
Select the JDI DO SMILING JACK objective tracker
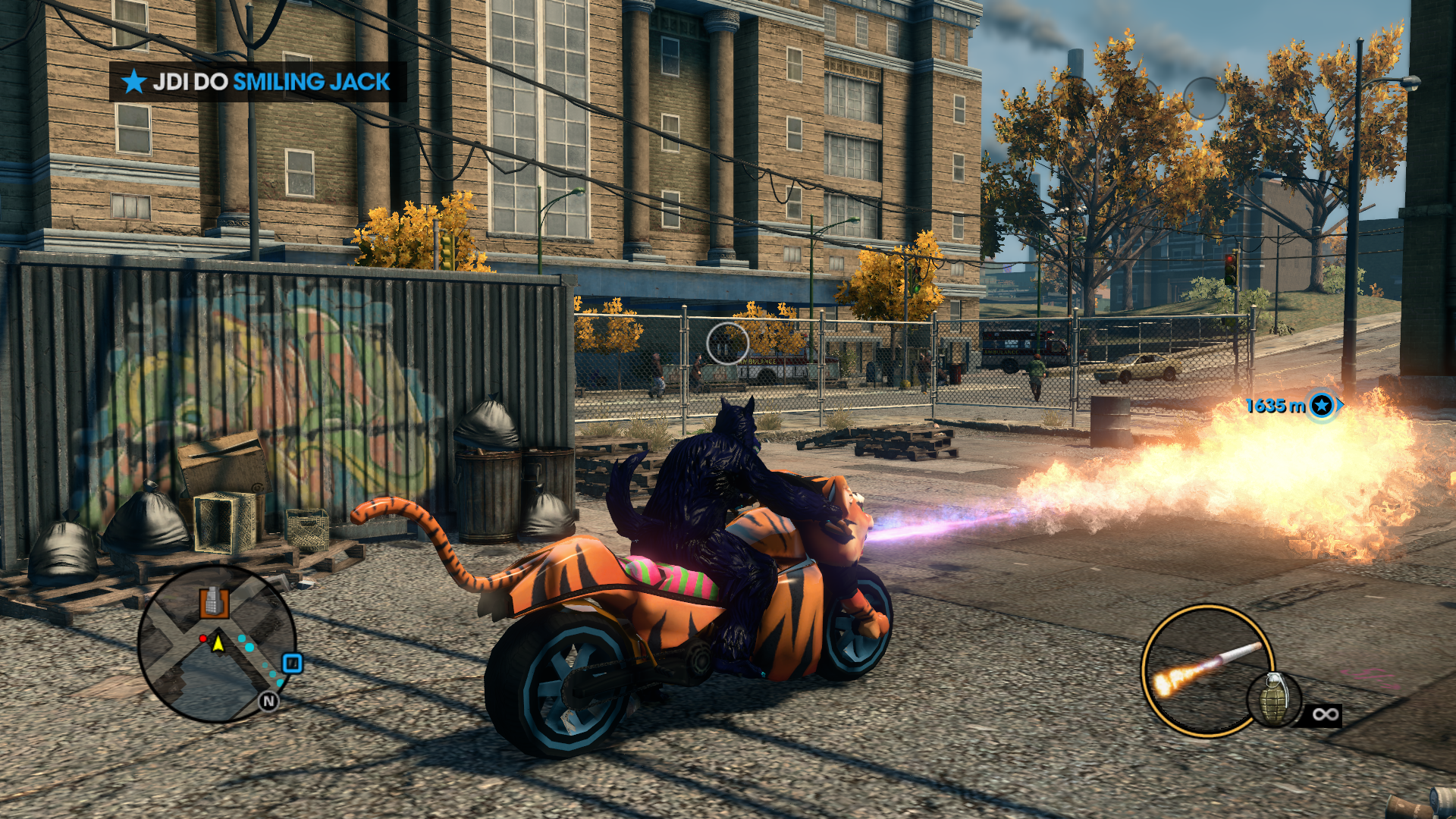[x=258, y=81]
